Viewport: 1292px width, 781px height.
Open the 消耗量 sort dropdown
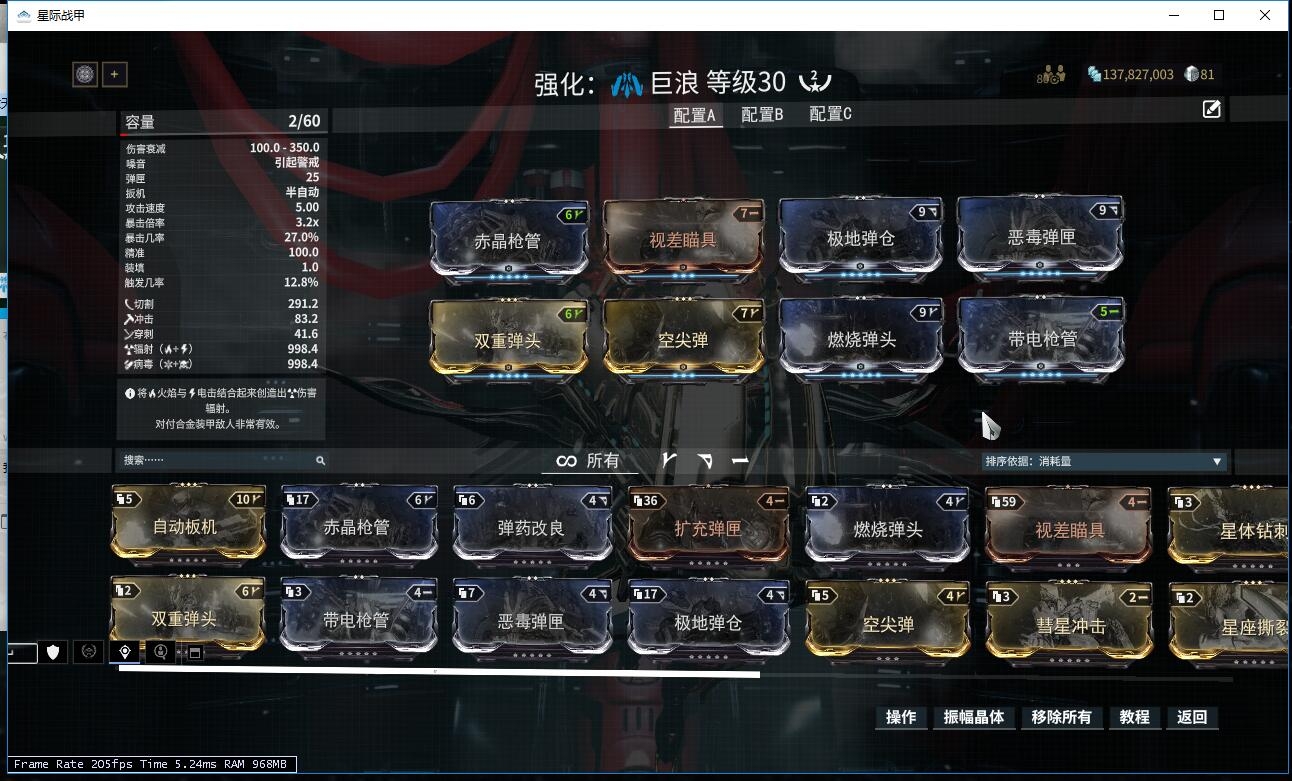[1105, 461]
